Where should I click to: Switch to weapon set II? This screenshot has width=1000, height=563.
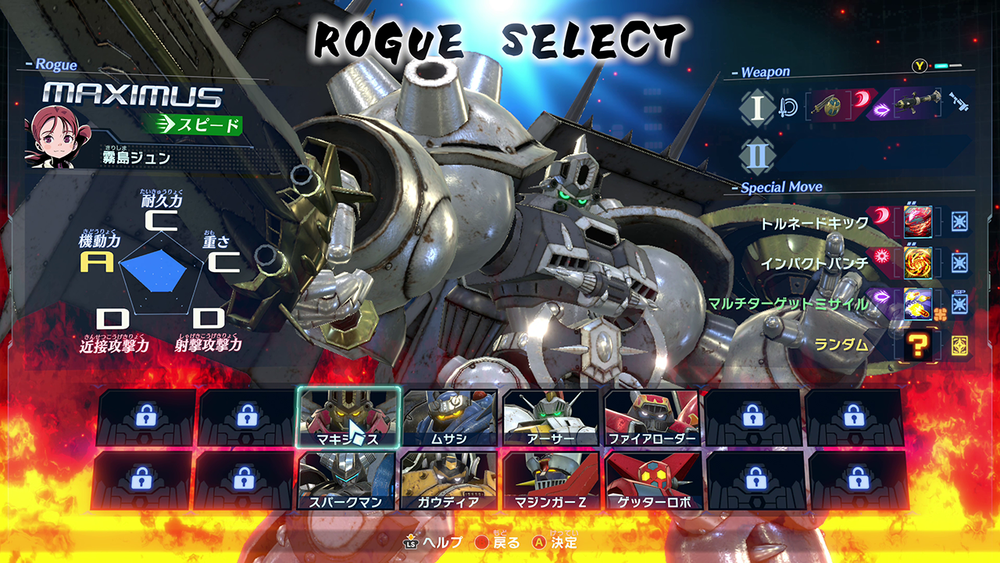coord(756,155)
